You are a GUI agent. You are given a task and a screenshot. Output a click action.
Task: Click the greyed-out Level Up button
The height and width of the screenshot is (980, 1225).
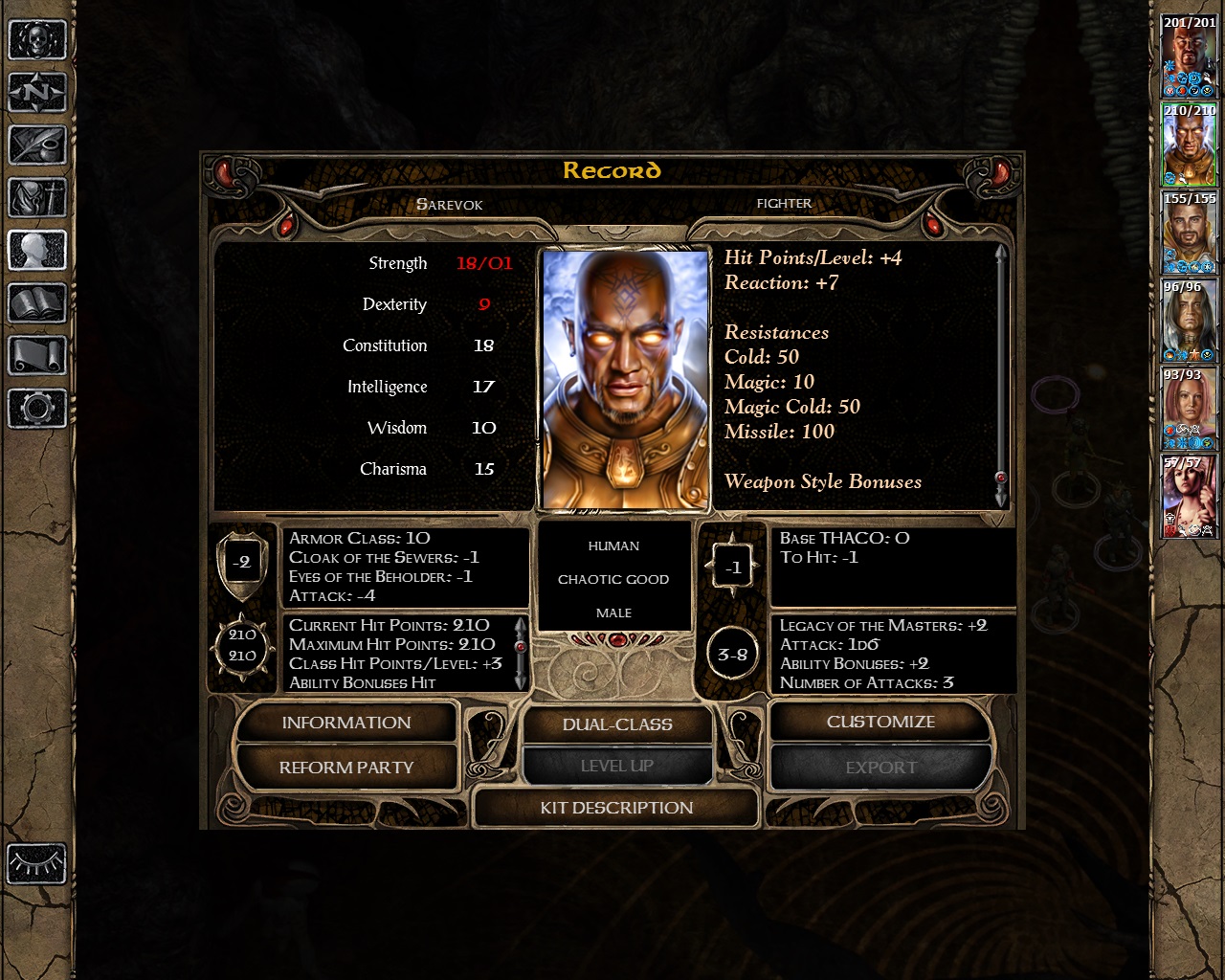pyautogui.click(x=617, y=766)
